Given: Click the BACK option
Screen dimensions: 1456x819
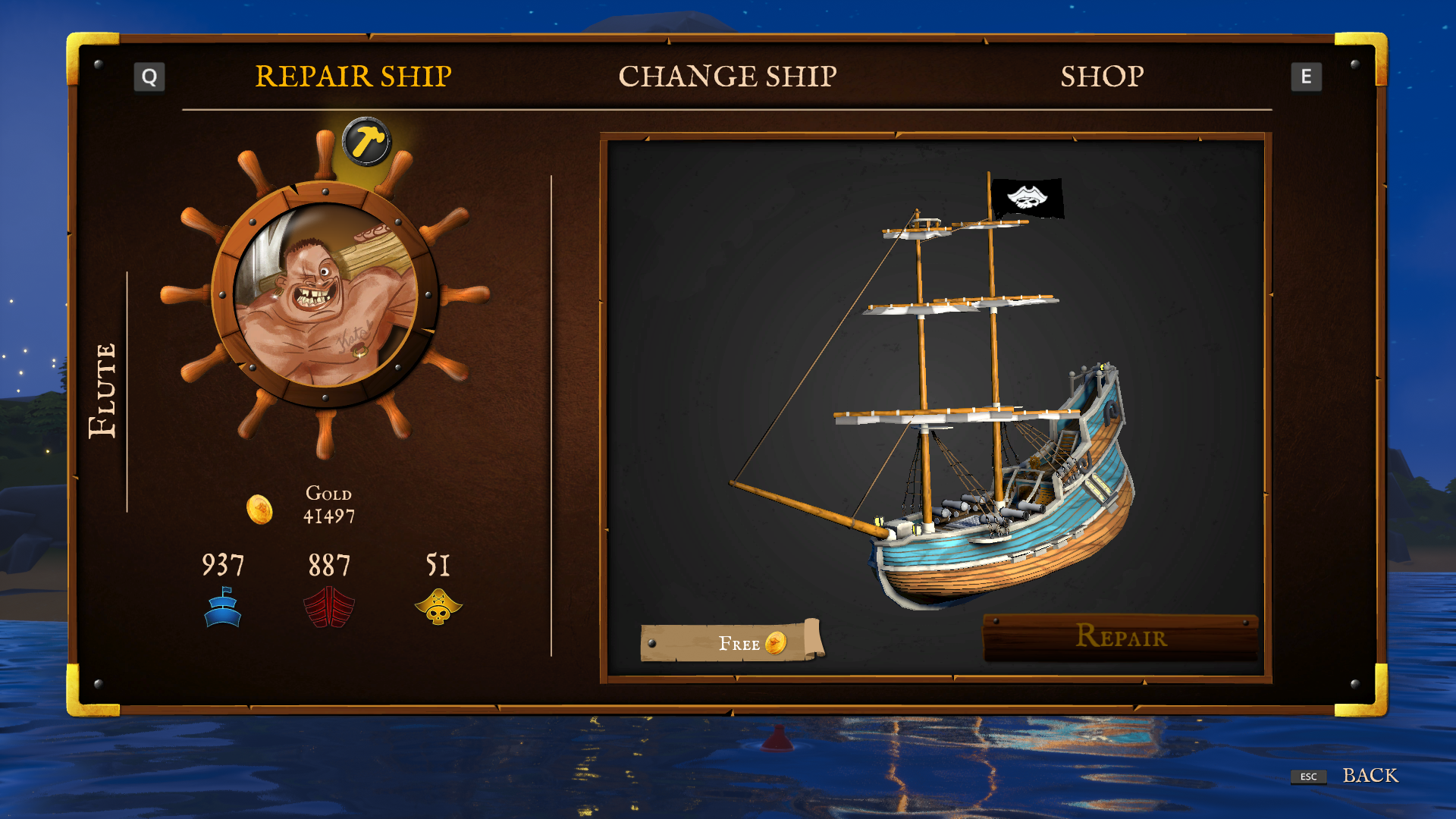Looking at the screenshot, I should point(1371,776).
